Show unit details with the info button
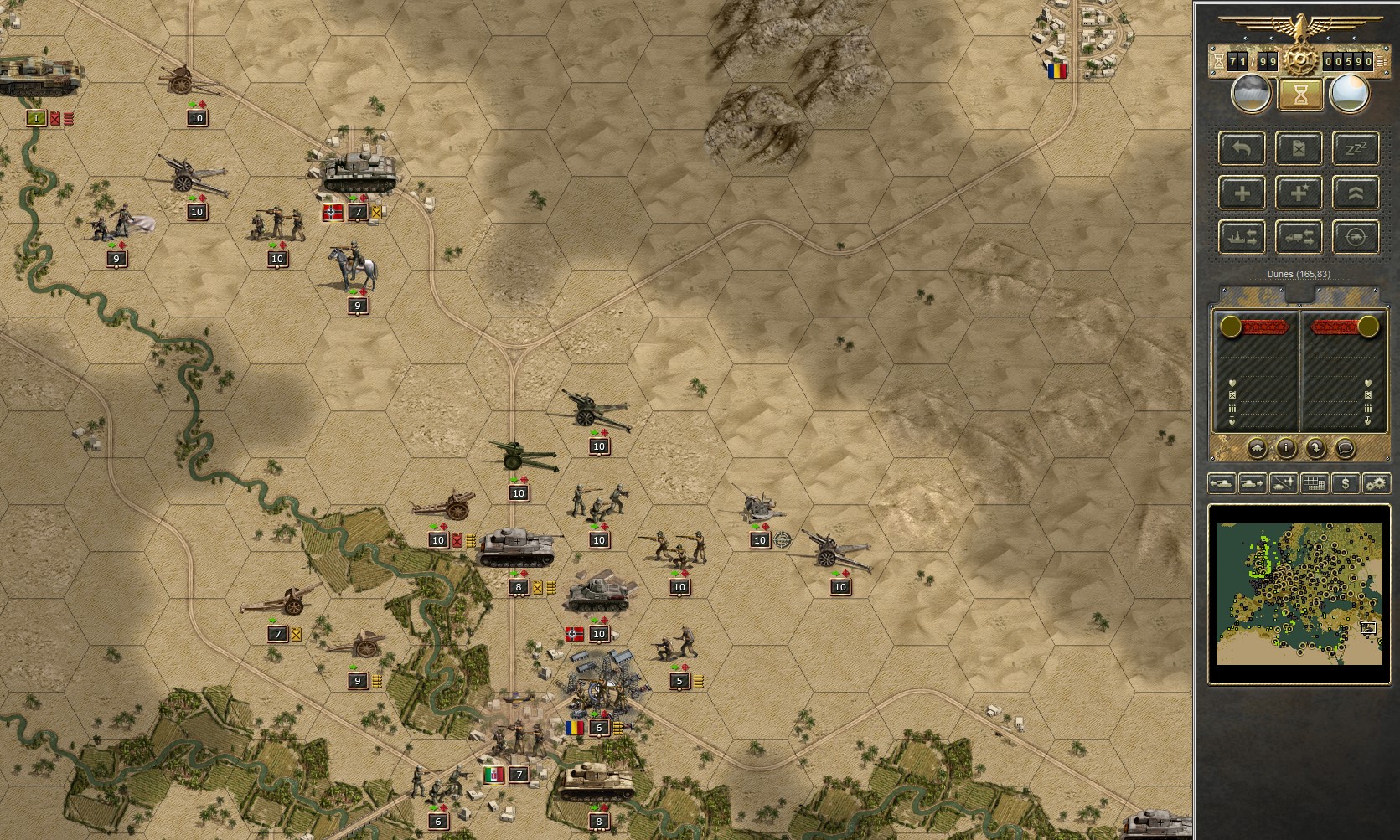Screen dimensions: 1400x840 tap(1286, 449)
